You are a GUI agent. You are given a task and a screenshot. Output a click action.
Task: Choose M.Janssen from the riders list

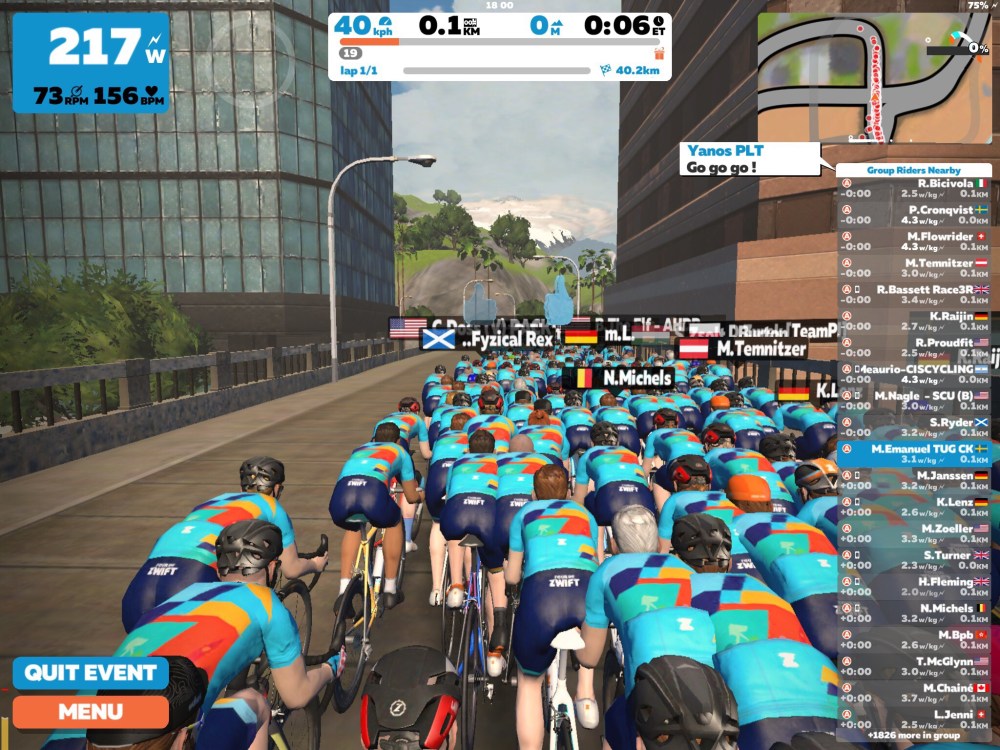point(914,481)
